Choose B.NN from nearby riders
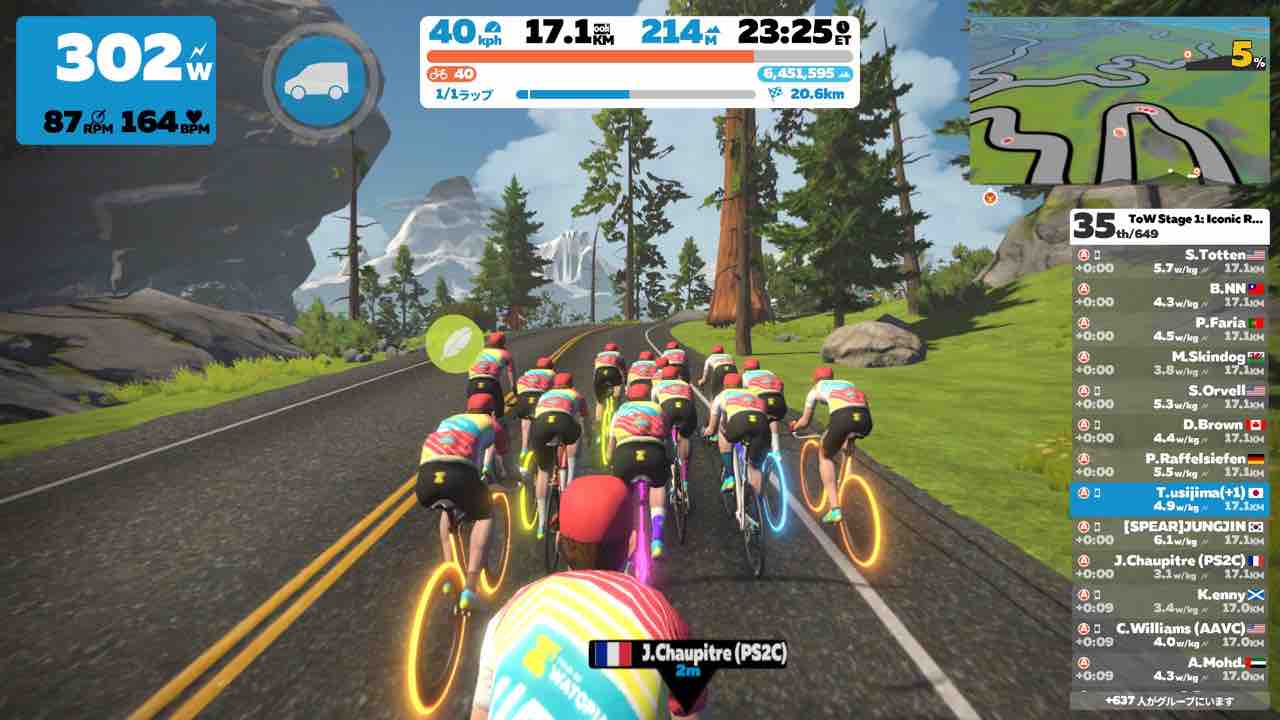This screenshot has height=720, width=1280. coord(1169,296)
